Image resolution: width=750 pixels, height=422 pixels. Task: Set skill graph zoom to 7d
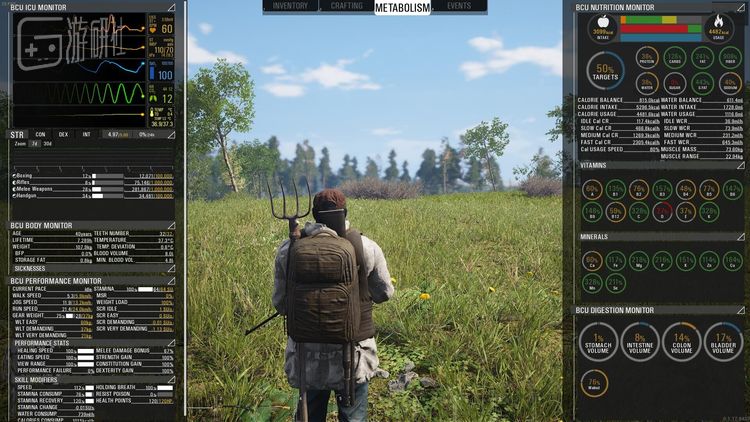pyautogui.click(x=34, y=143)
